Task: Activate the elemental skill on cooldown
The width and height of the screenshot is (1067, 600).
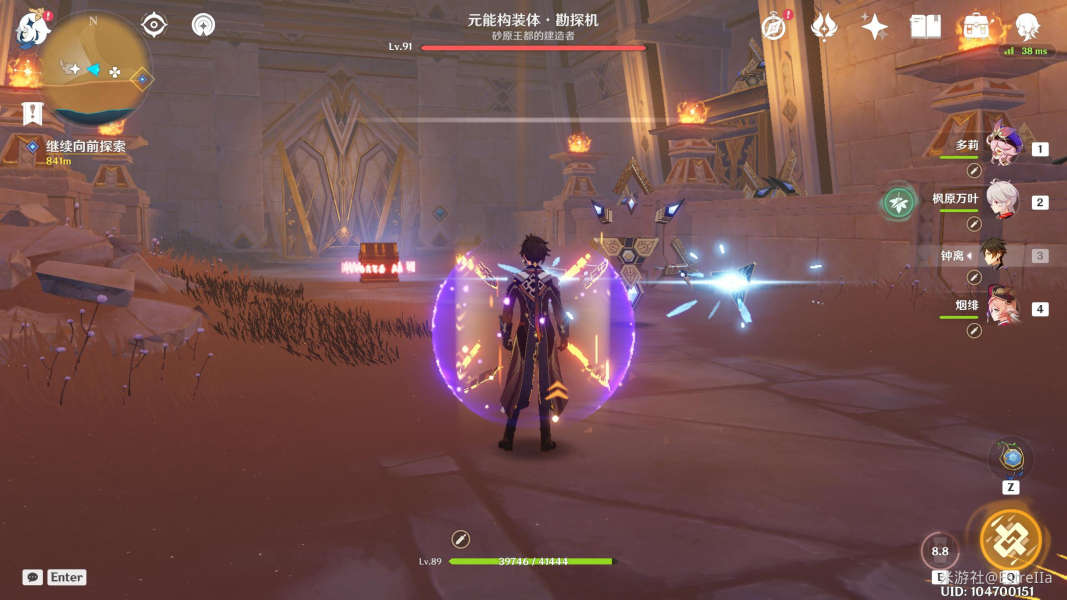Action: click(x=940, y=551)
